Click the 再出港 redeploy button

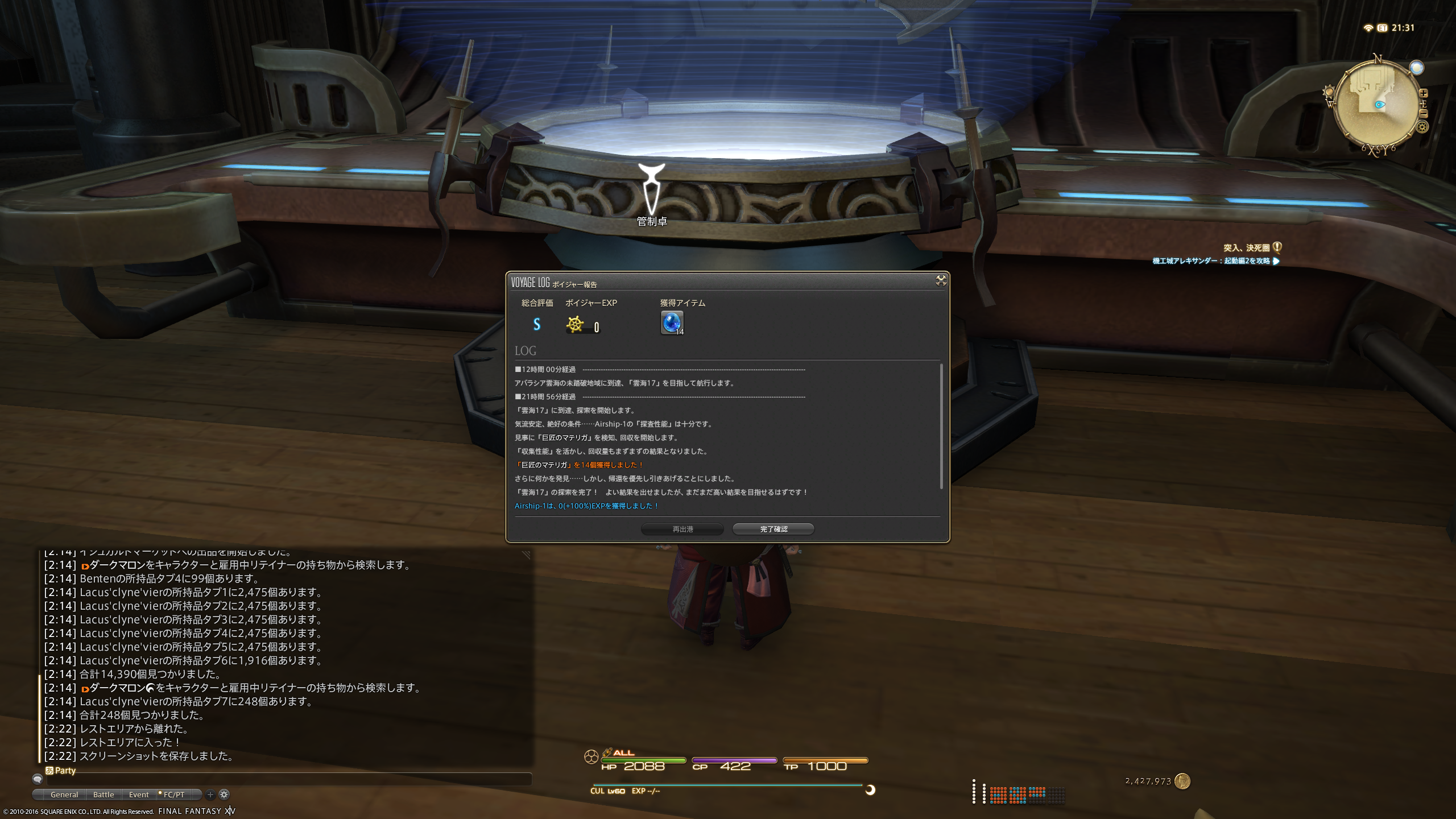[682, 529]
